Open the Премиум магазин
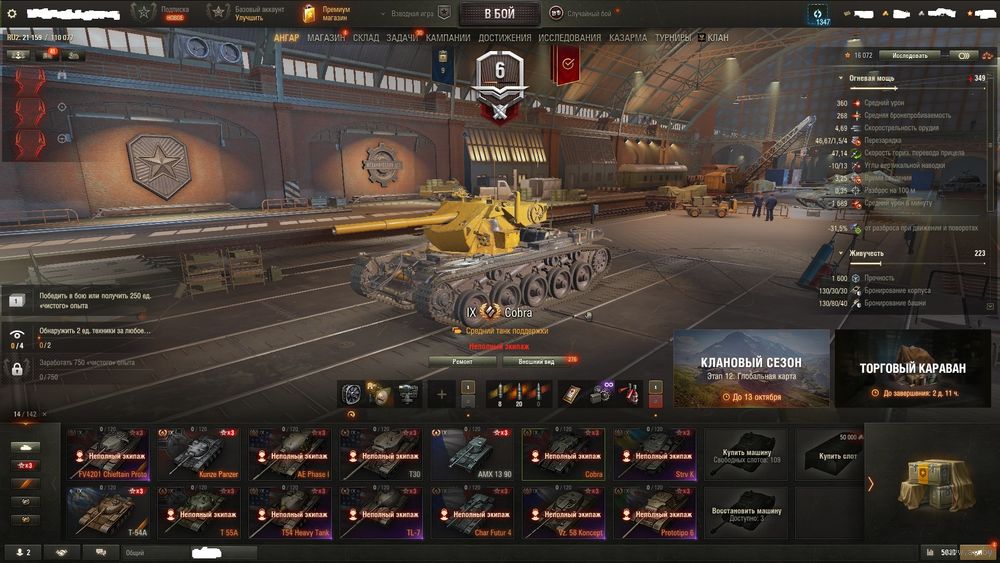 click(x=325, y=13)
